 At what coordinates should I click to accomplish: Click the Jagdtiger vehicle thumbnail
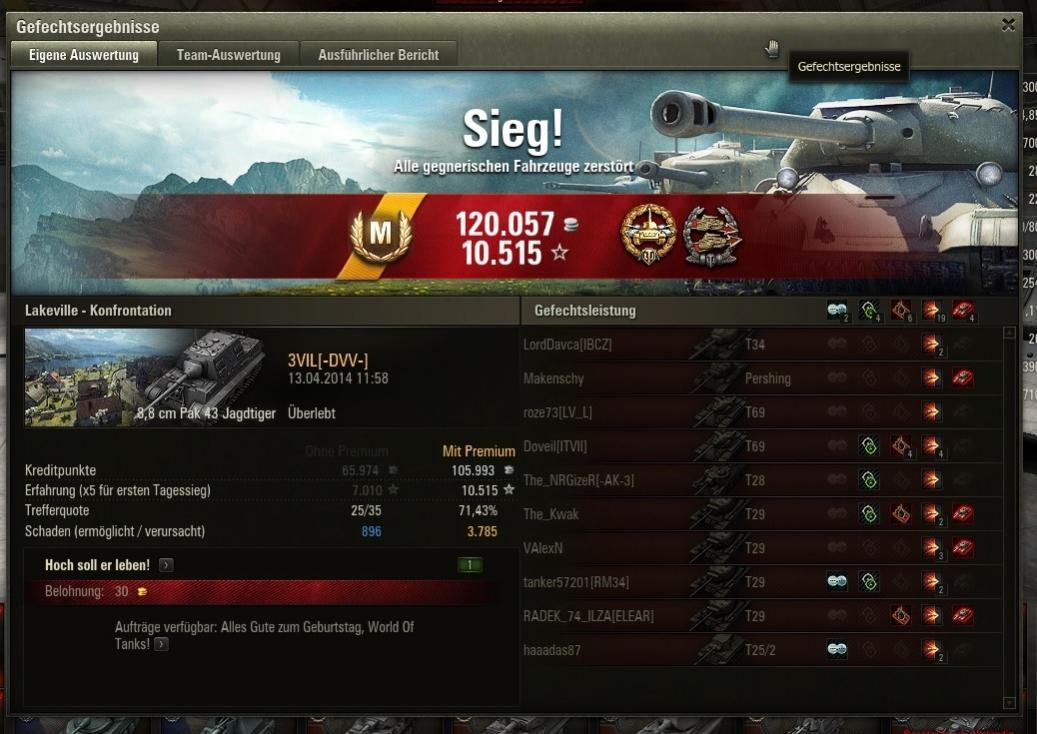(150, 378)
